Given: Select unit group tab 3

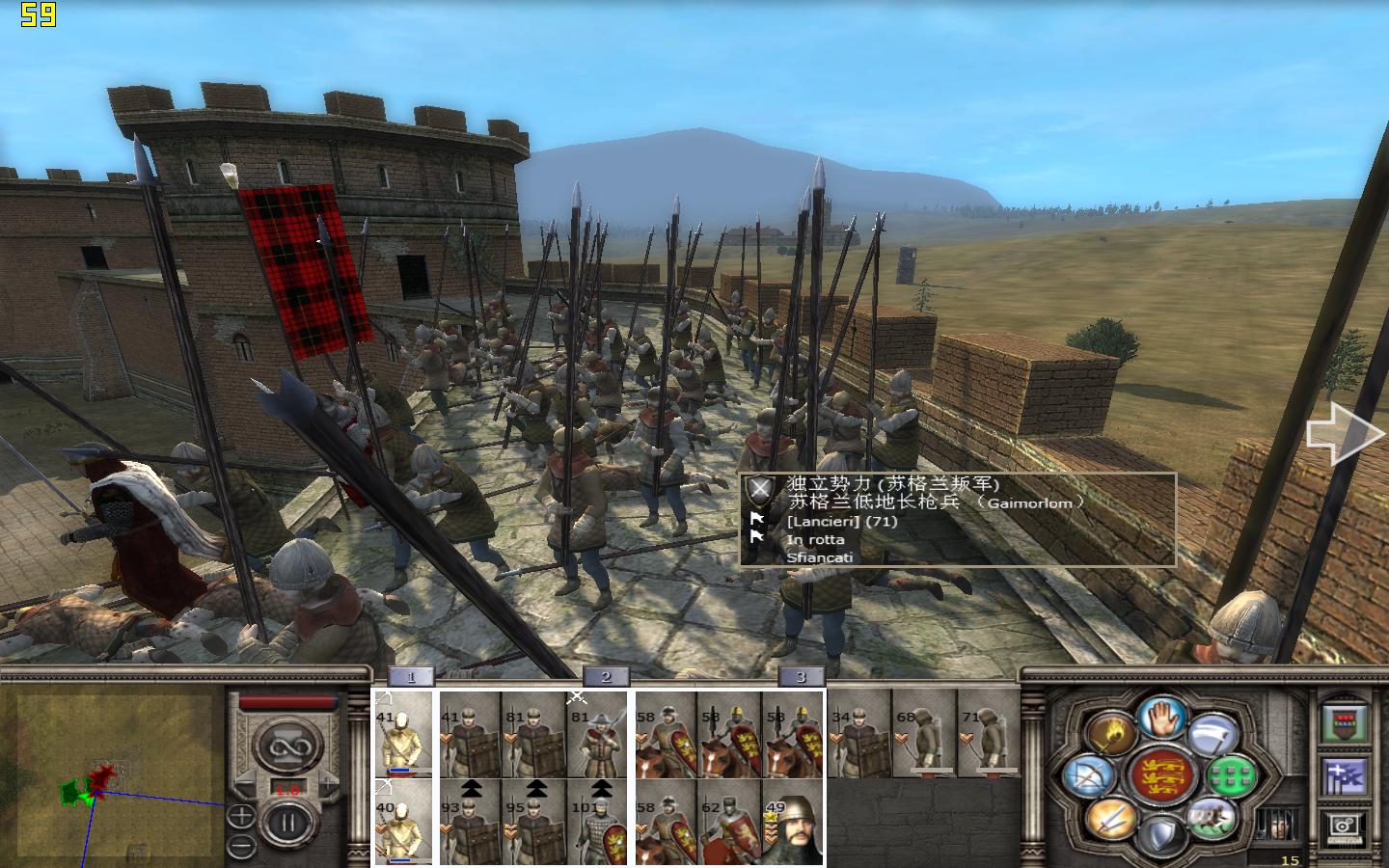Looking at the screenshot, I should [x=800, y=677].
